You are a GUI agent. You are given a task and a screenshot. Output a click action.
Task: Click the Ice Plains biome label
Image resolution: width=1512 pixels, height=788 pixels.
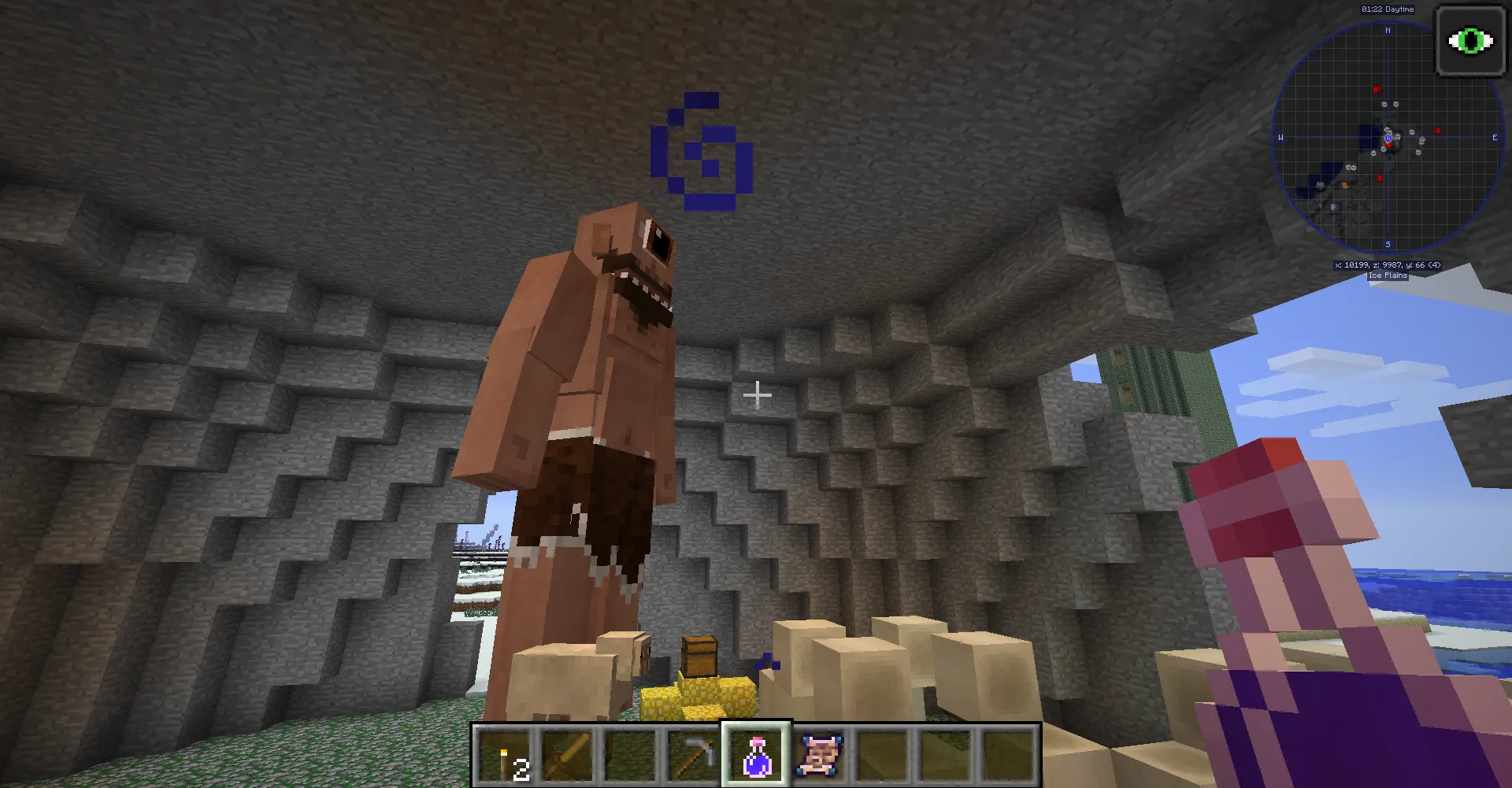1386,276
